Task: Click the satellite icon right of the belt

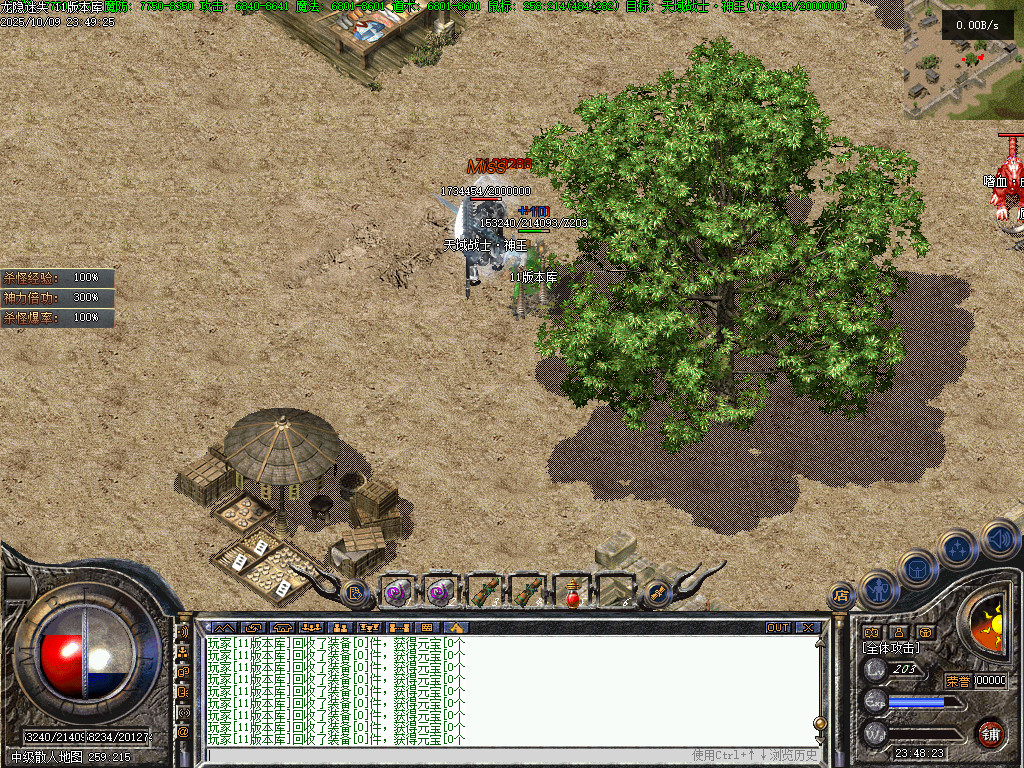Action: [657, 593]
